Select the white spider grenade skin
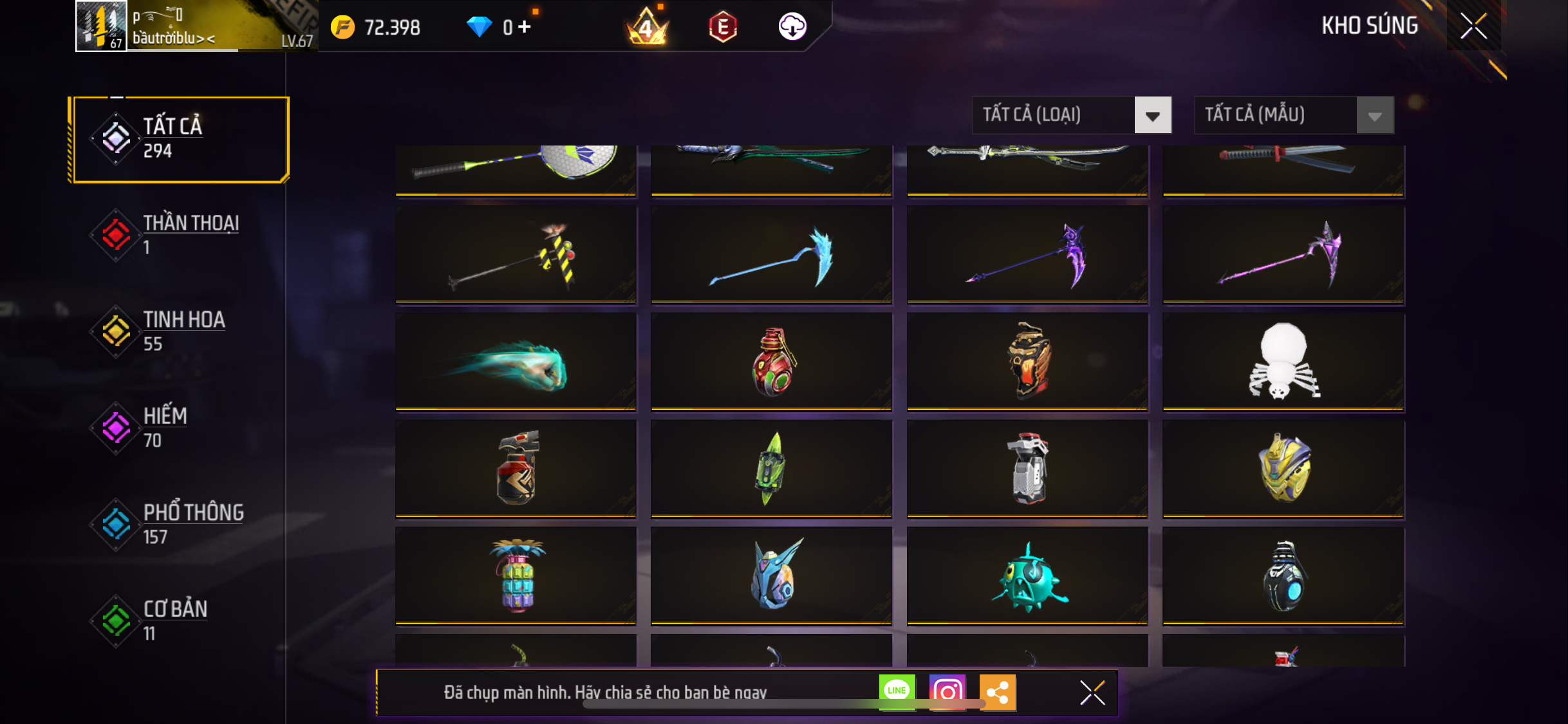The image size is (1568, 724). click(x=1283, y=362)
